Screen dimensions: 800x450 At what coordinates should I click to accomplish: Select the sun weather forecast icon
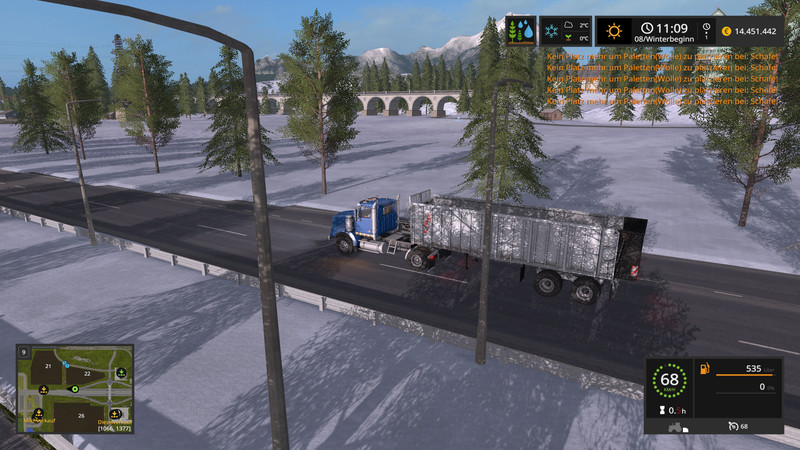[613, 31]
